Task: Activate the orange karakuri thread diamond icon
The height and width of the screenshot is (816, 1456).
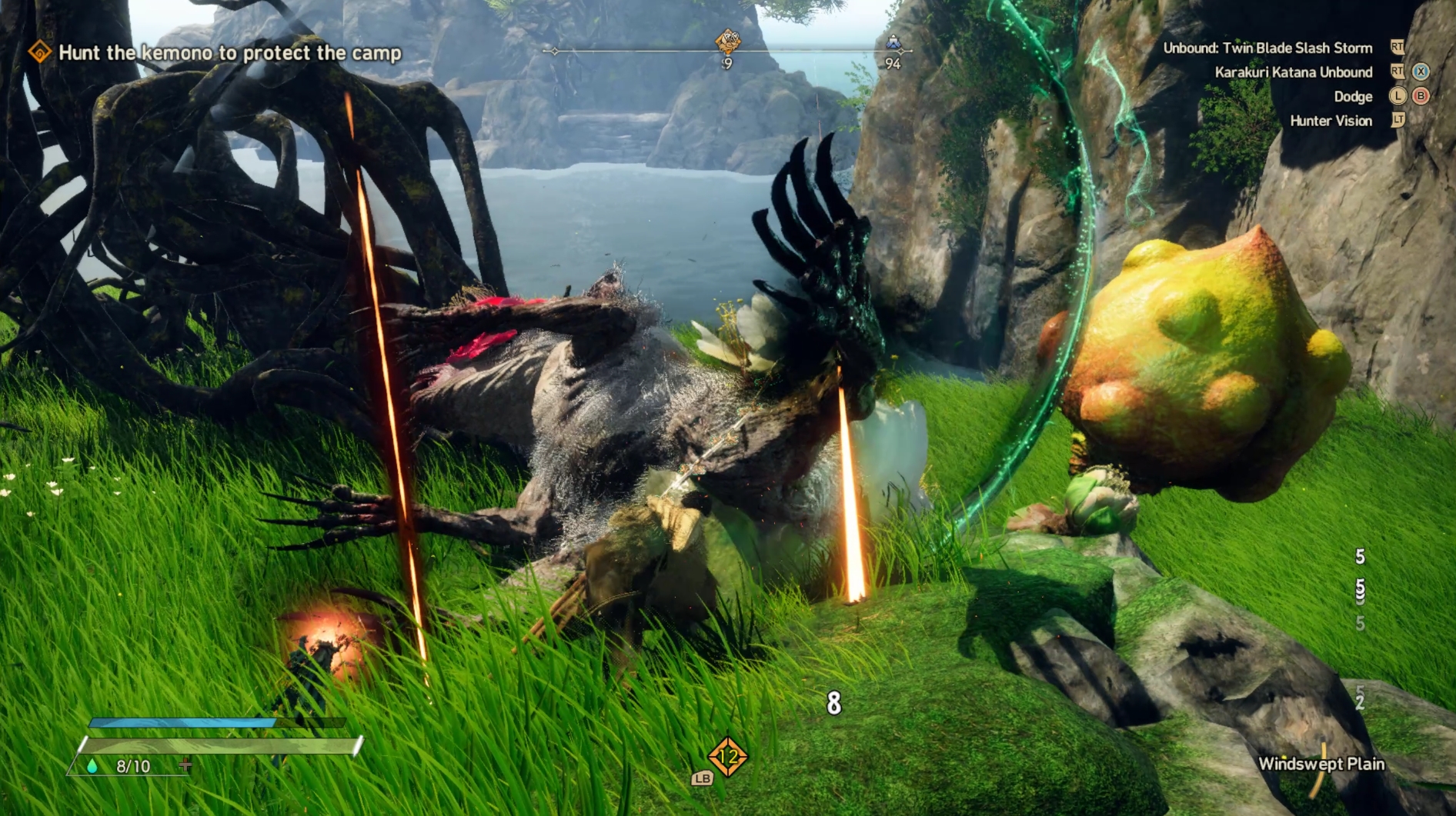Action: click(x=727, y=757)
